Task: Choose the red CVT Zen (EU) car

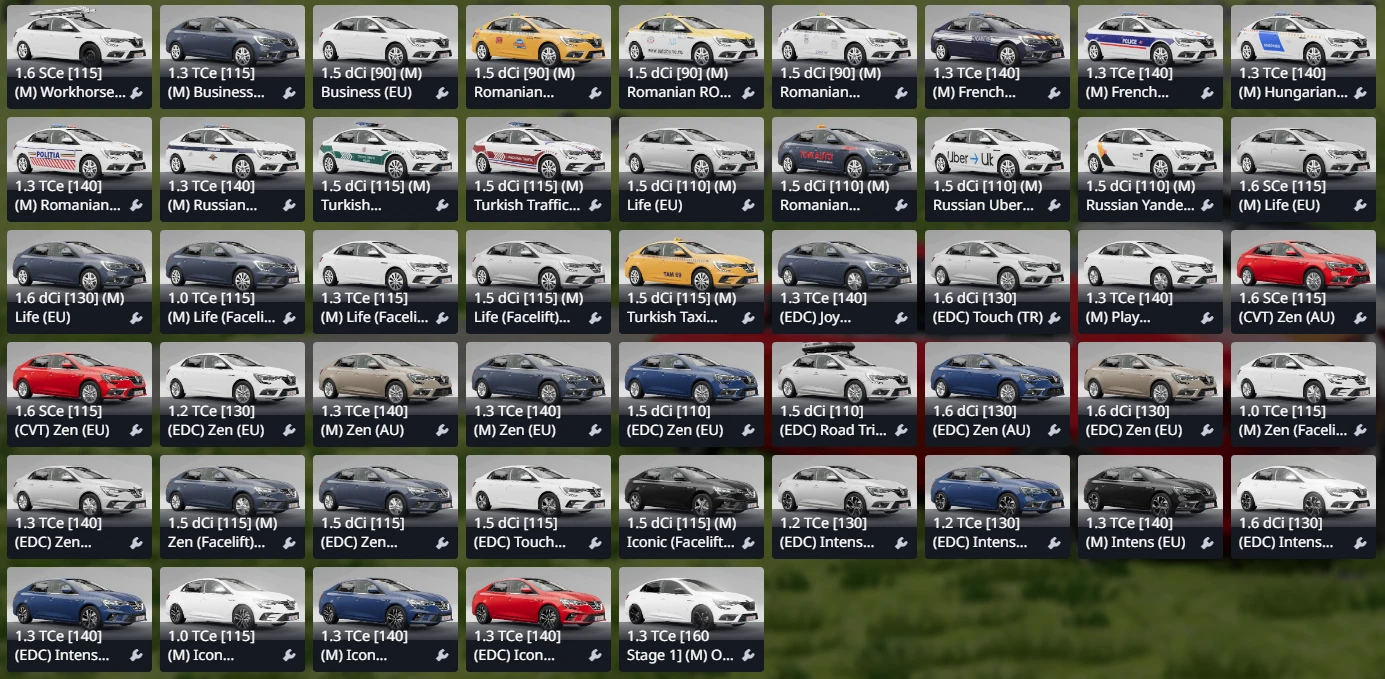Action: (x=79, y=394)
